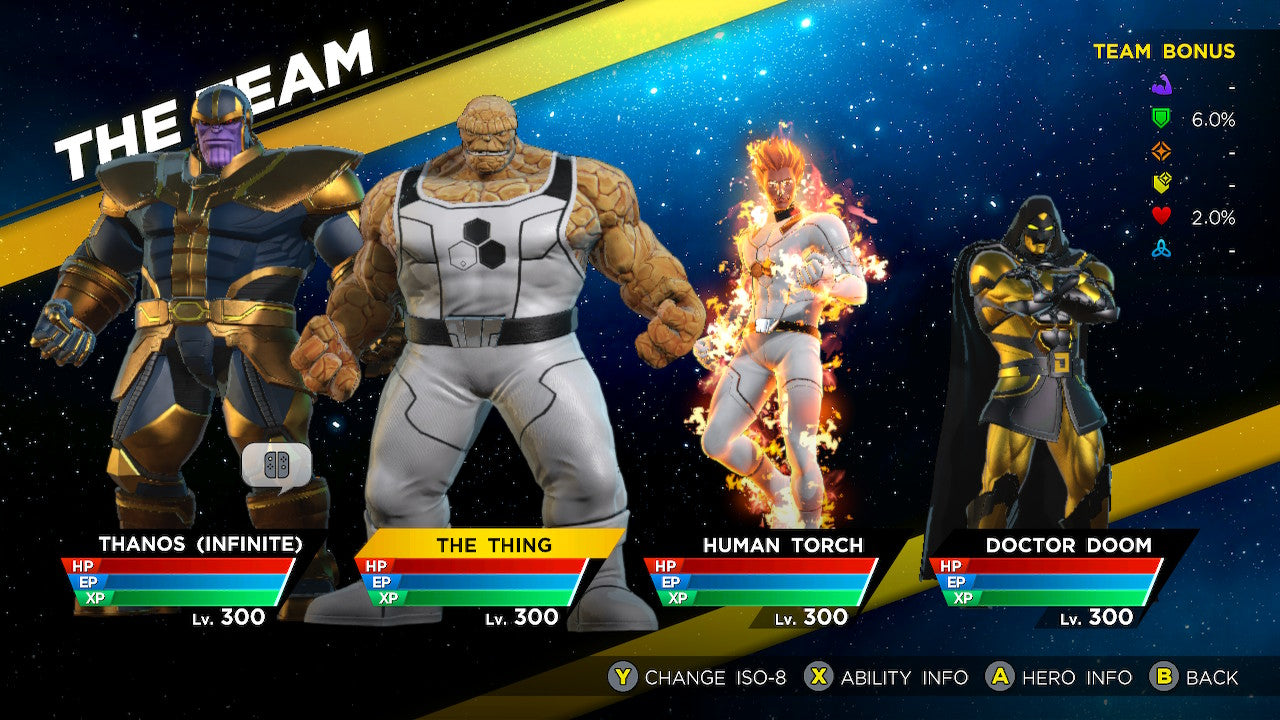Open Hero Info
The image size is (1280, 720).
1059,677
